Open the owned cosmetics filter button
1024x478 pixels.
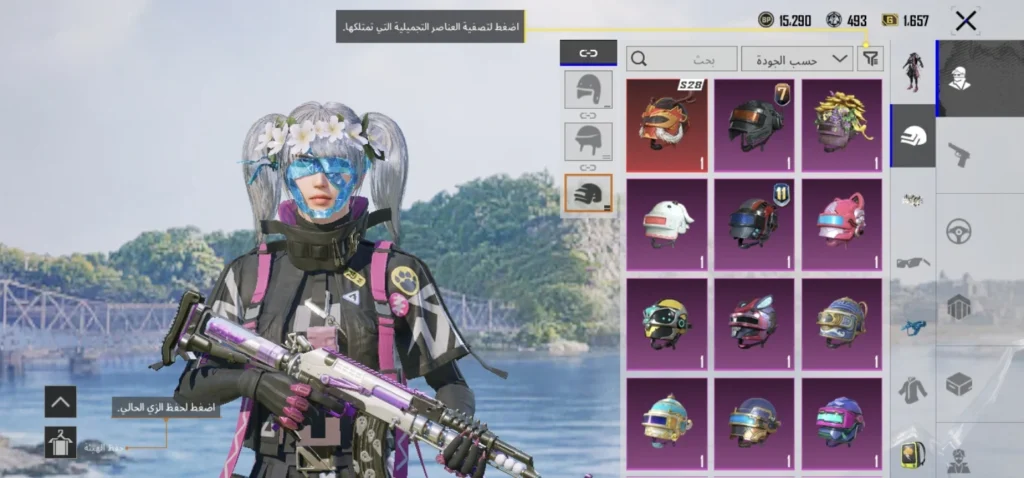[x=871, y=59]
